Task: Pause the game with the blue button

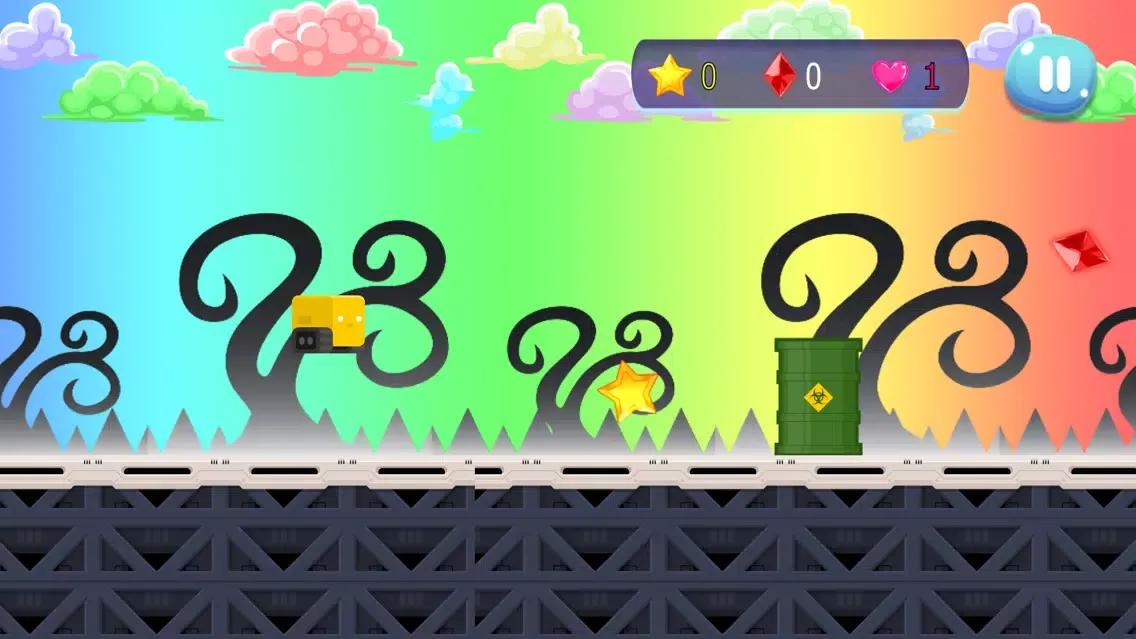Action: [1051, 75]
